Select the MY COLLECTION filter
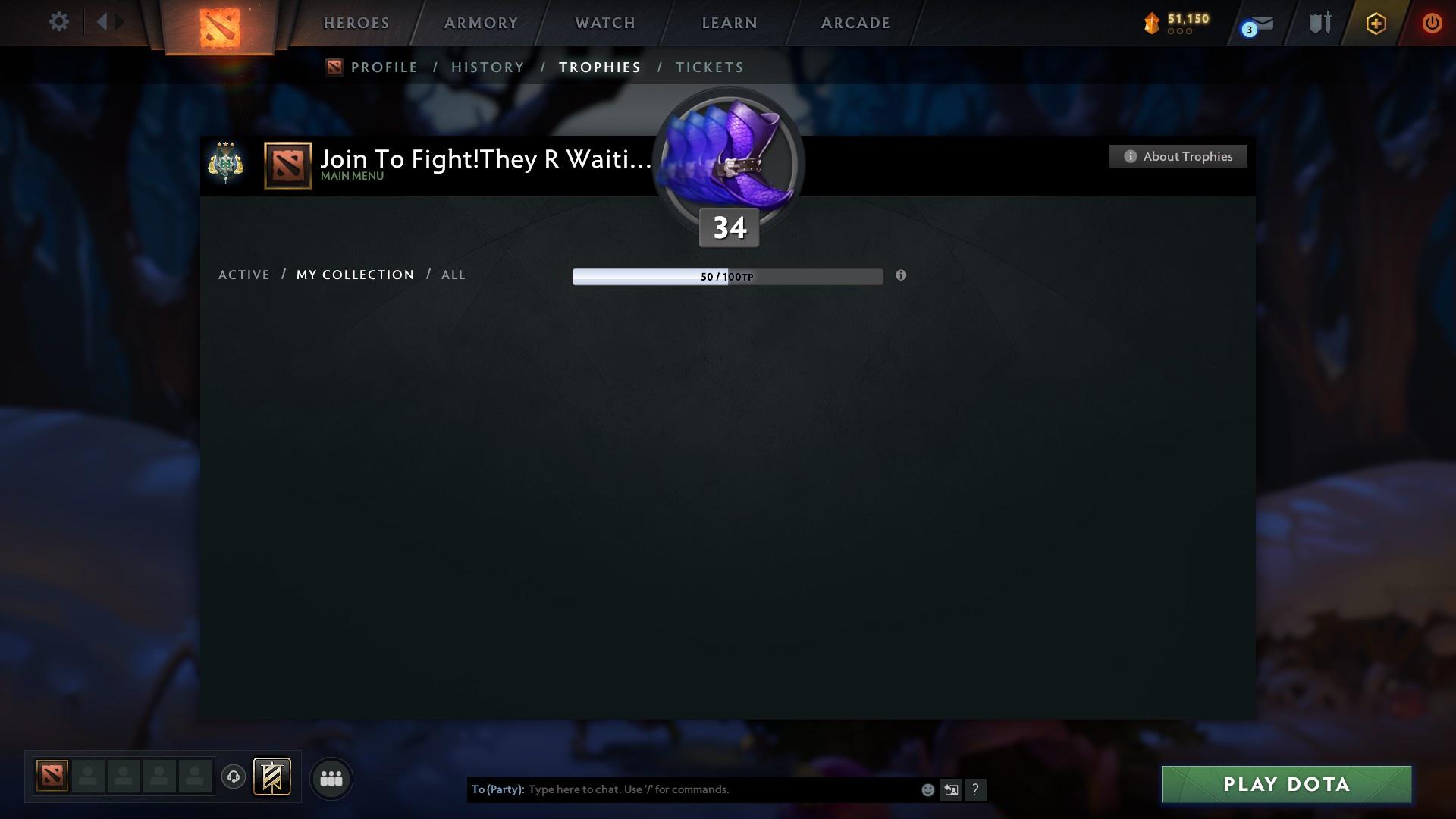This screenshot has width=1456, height=819. (x=354, y=275)
